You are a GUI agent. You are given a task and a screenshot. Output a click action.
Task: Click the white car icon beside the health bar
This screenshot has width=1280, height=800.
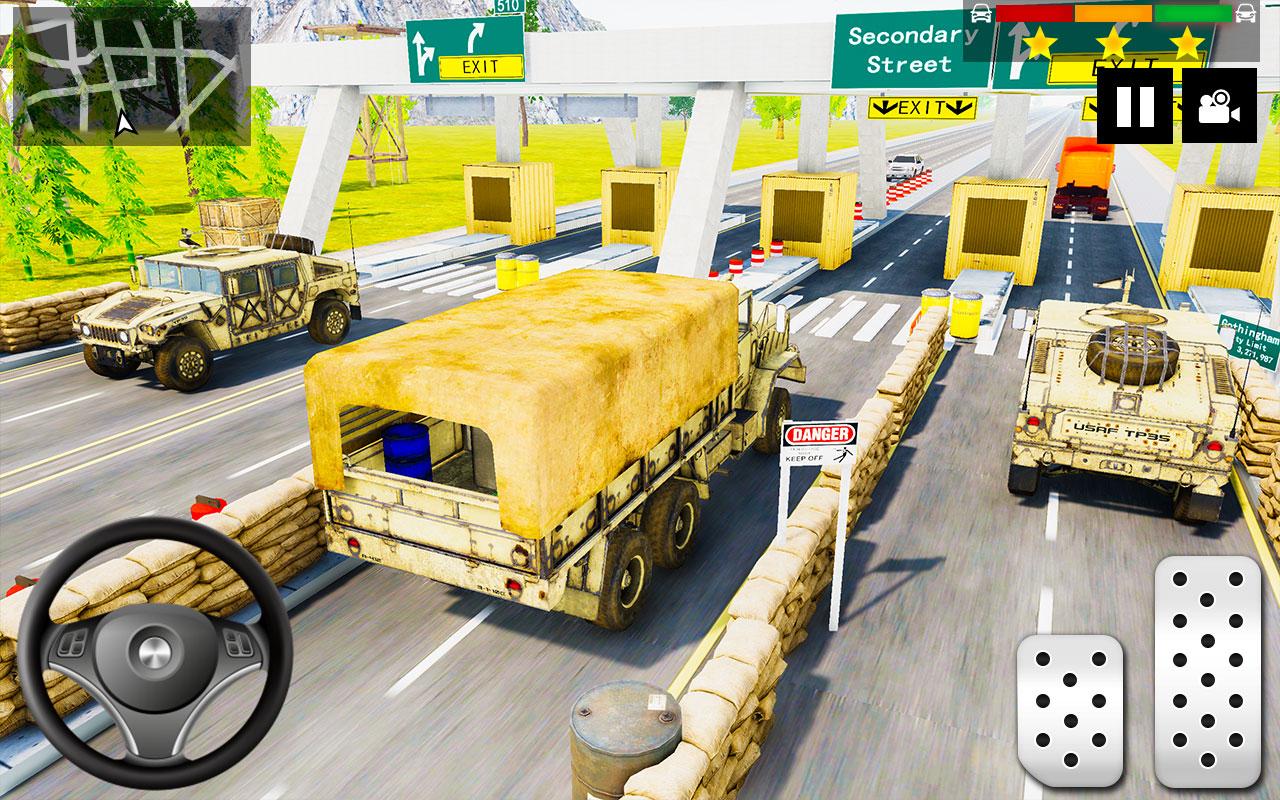pyautogui.click(x=979, y=13)
